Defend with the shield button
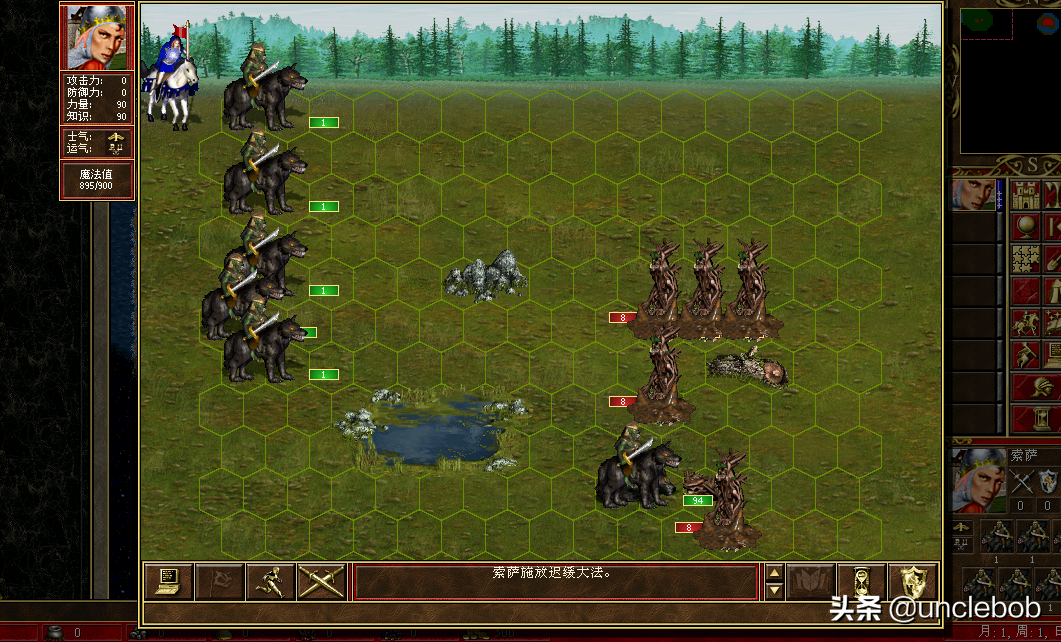 pyautogui.click(x=913, y=582)
